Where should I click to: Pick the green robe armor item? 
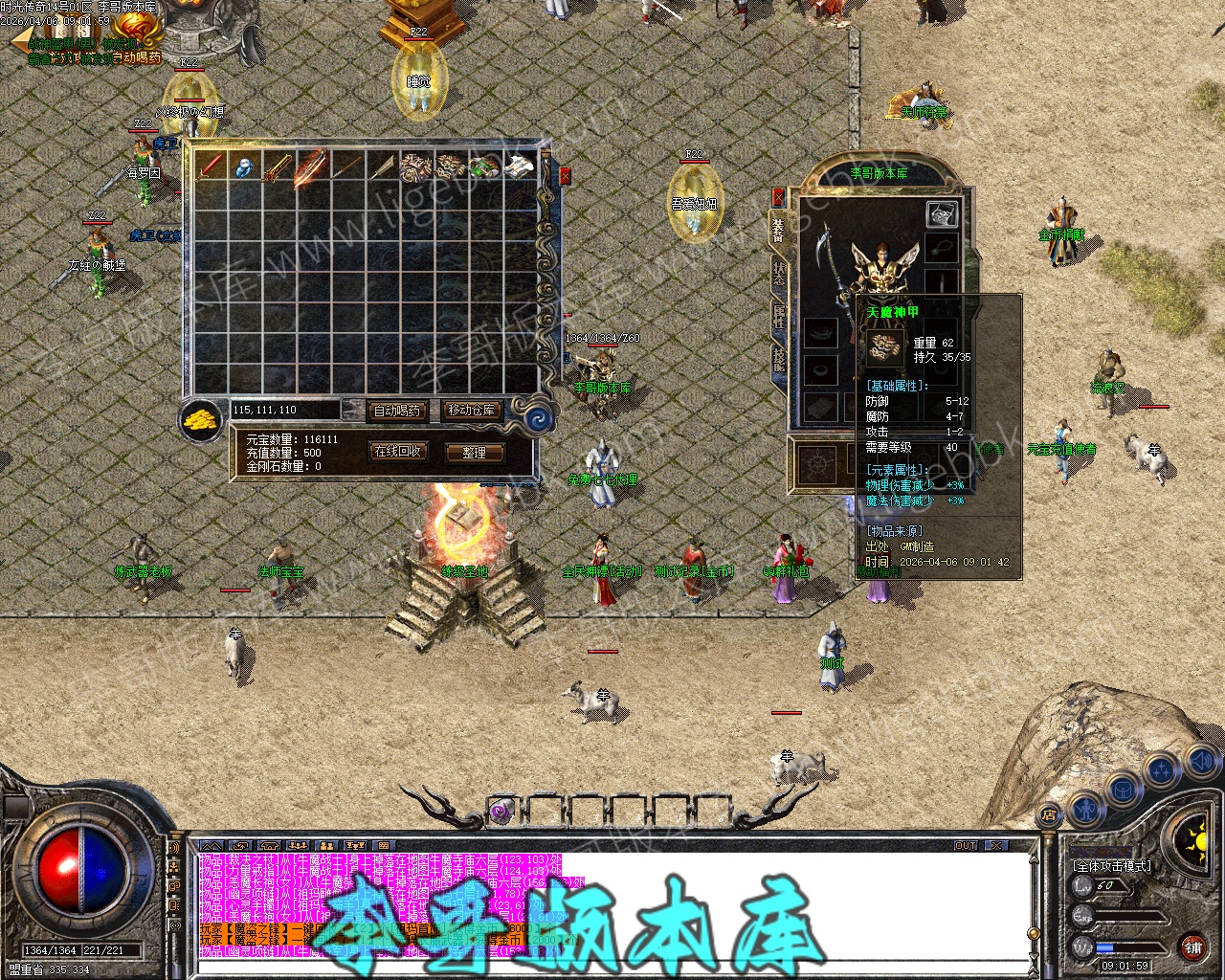pyautogui.click(x=484, y=167)
